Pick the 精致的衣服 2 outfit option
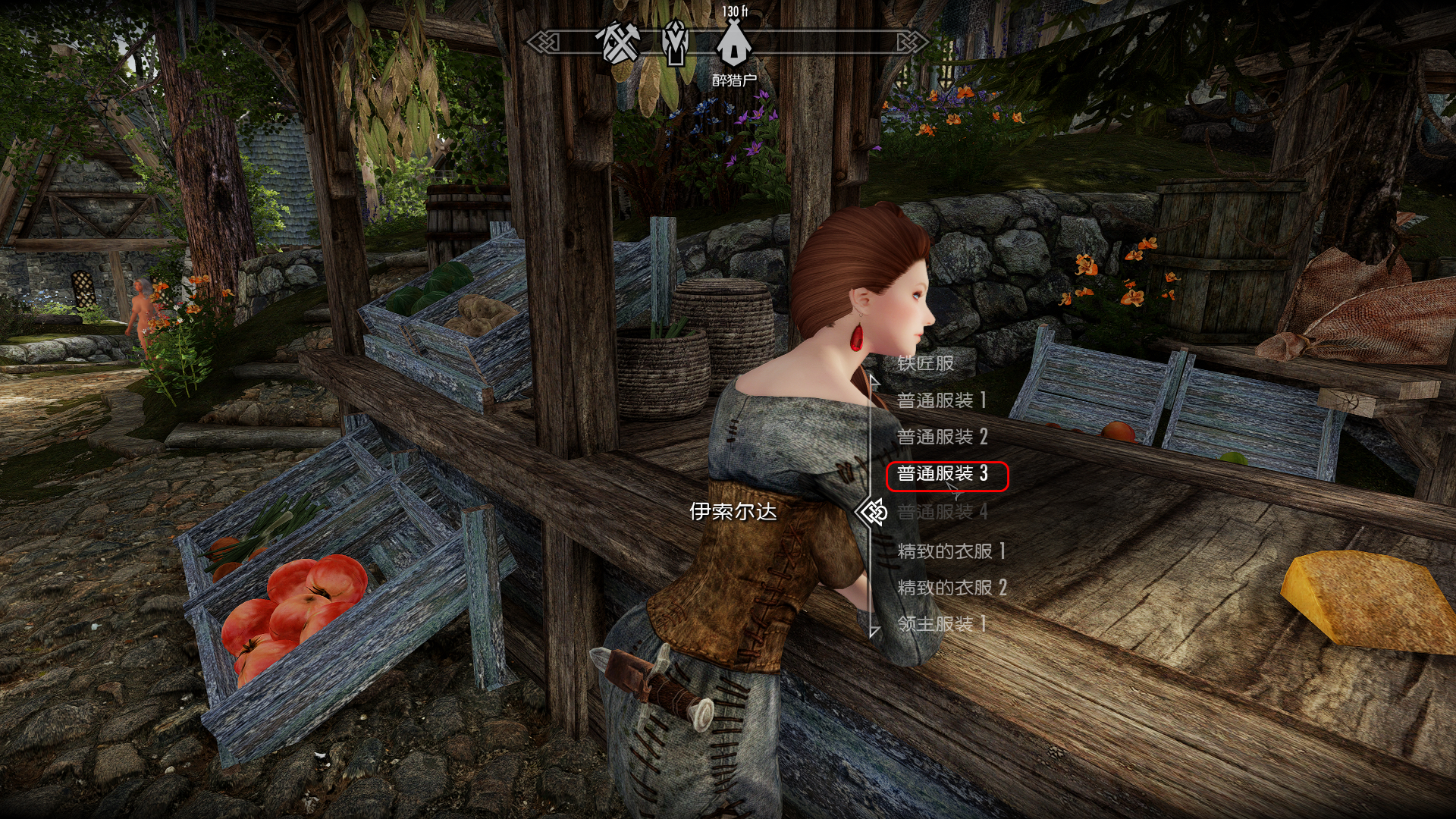Viewport: 1456px width, 819px height. pos(952,588)
